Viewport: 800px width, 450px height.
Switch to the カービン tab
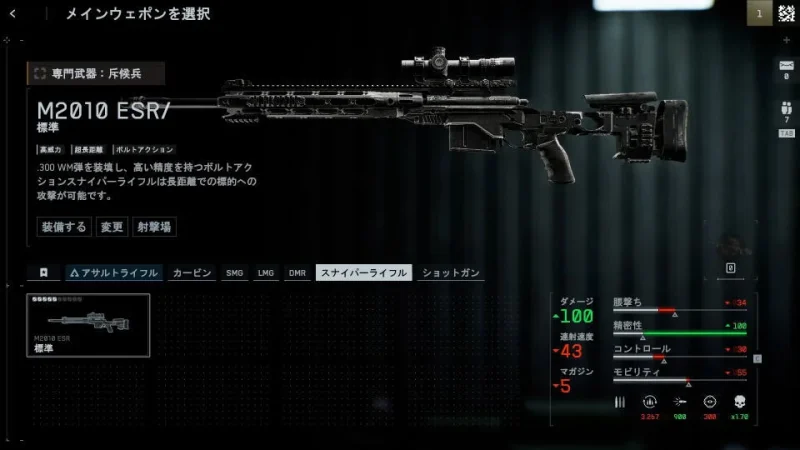point(191,272)
